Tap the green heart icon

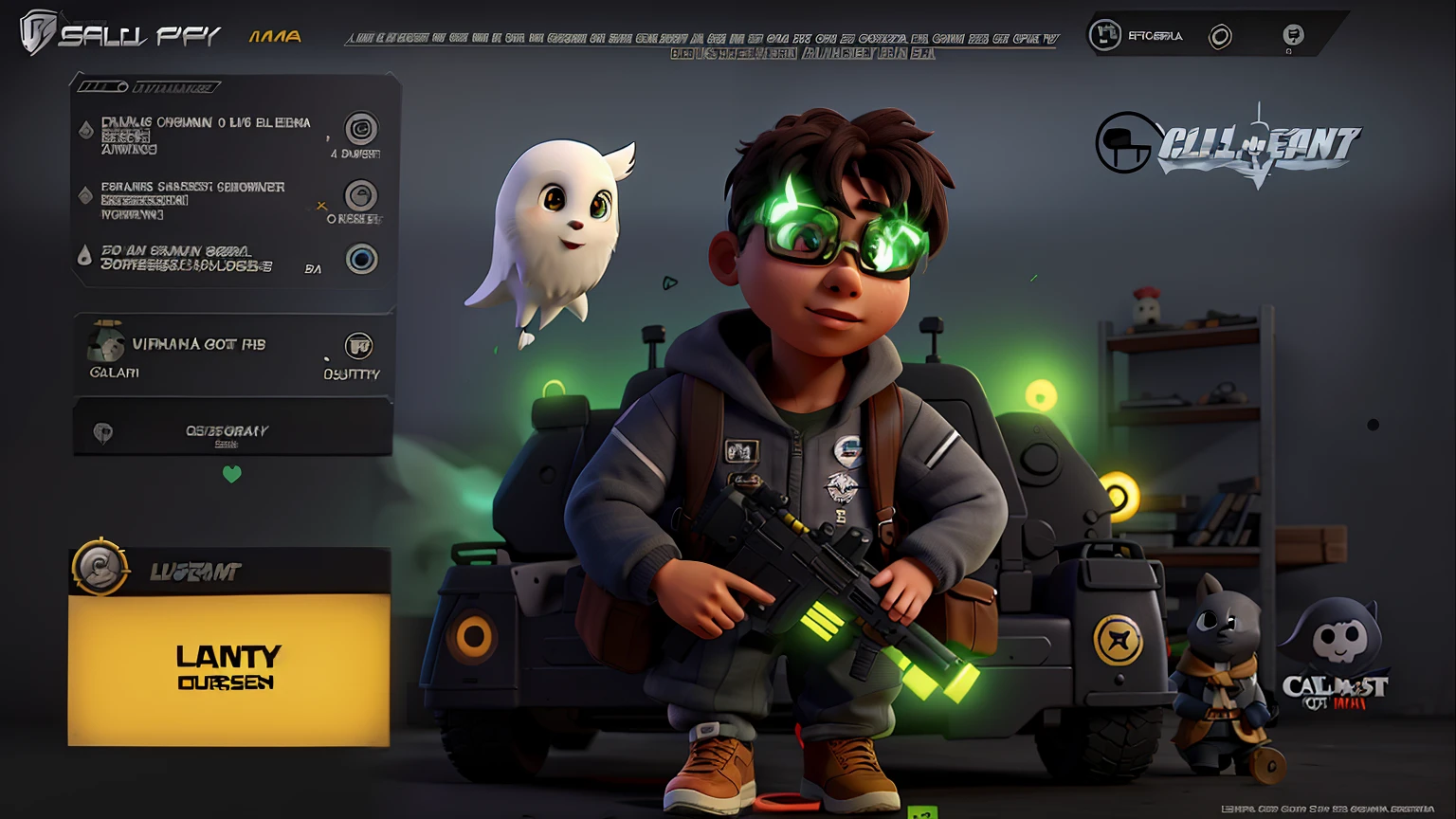pyautogui.click(x=232, y=474)
